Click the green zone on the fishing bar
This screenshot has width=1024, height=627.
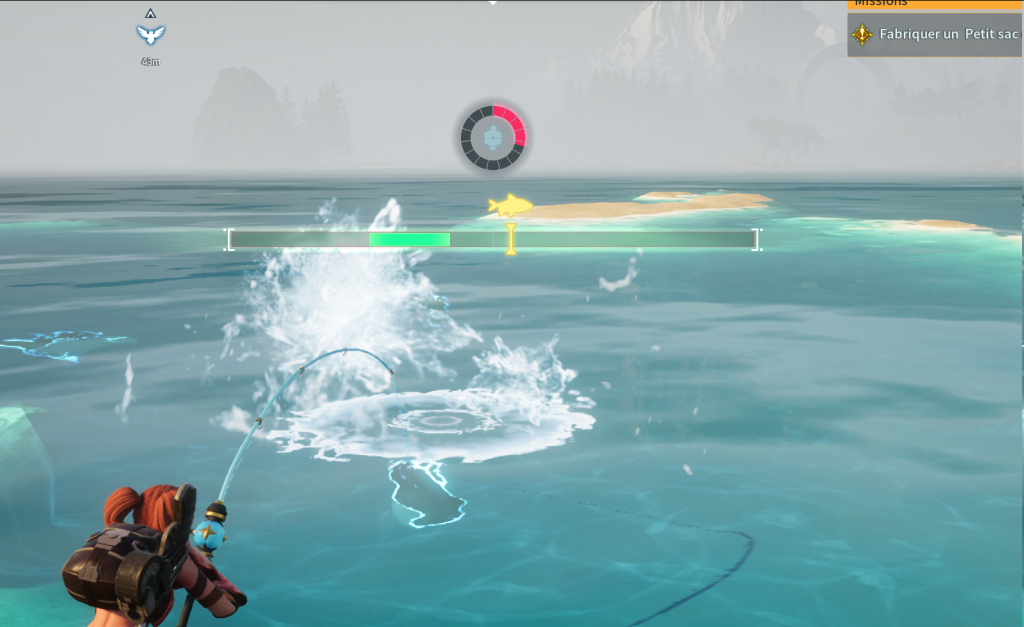tap(409, 239)
